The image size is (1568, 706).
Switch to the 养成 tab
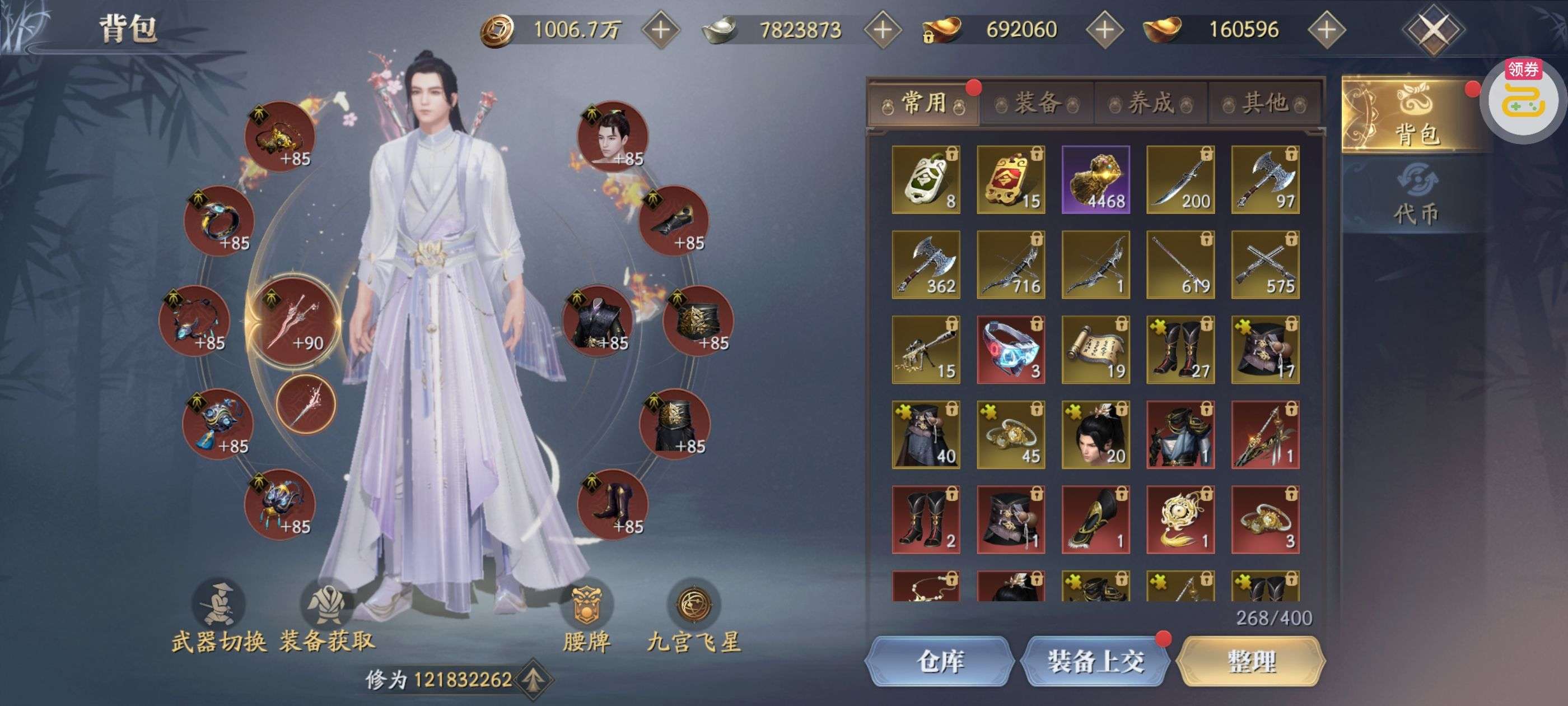[x=1150, y=103]
